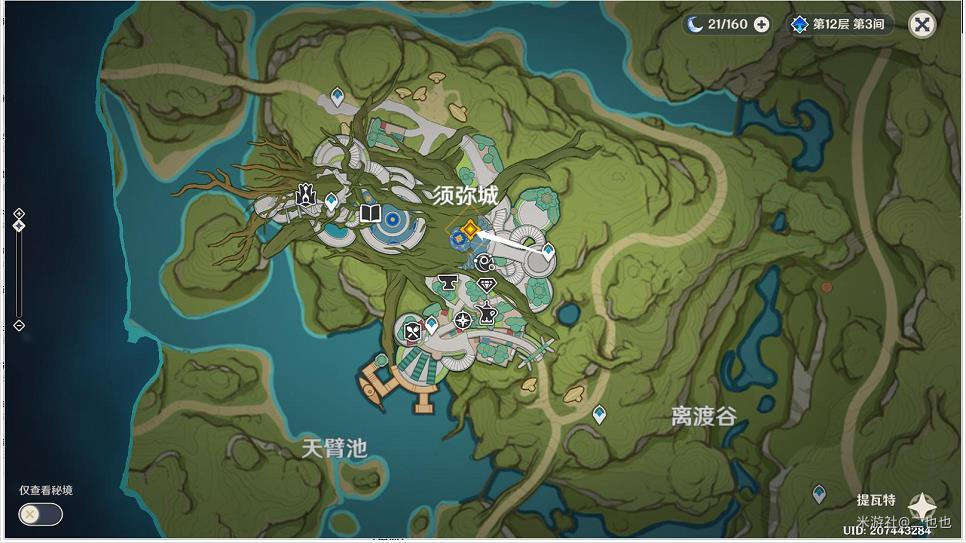Pick the teleport waypoint left of 离渡谷
This screenshot has width=966, height=543.
pos(599,413)
